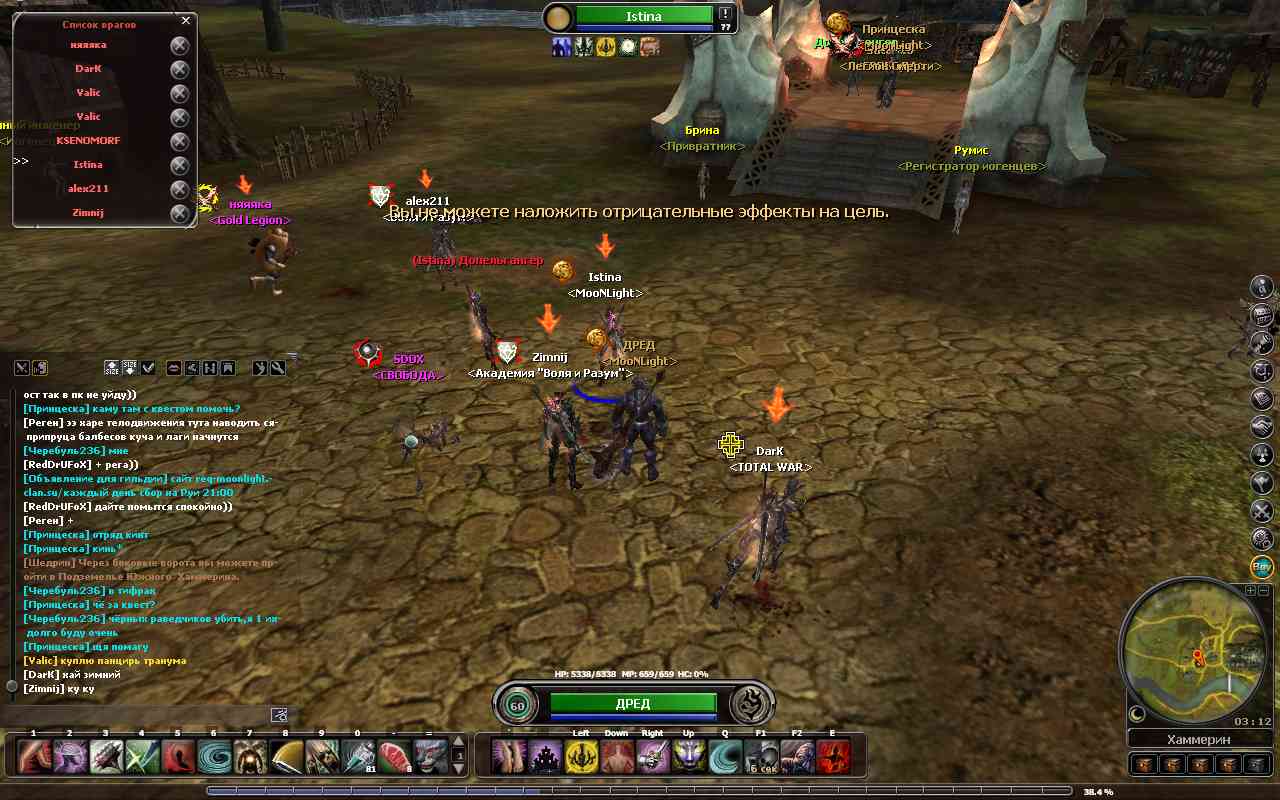Viewport: 1280px width, 800px height.
Task: Open the crossed swords menu icon
Action: click(x=1262, y=511)
